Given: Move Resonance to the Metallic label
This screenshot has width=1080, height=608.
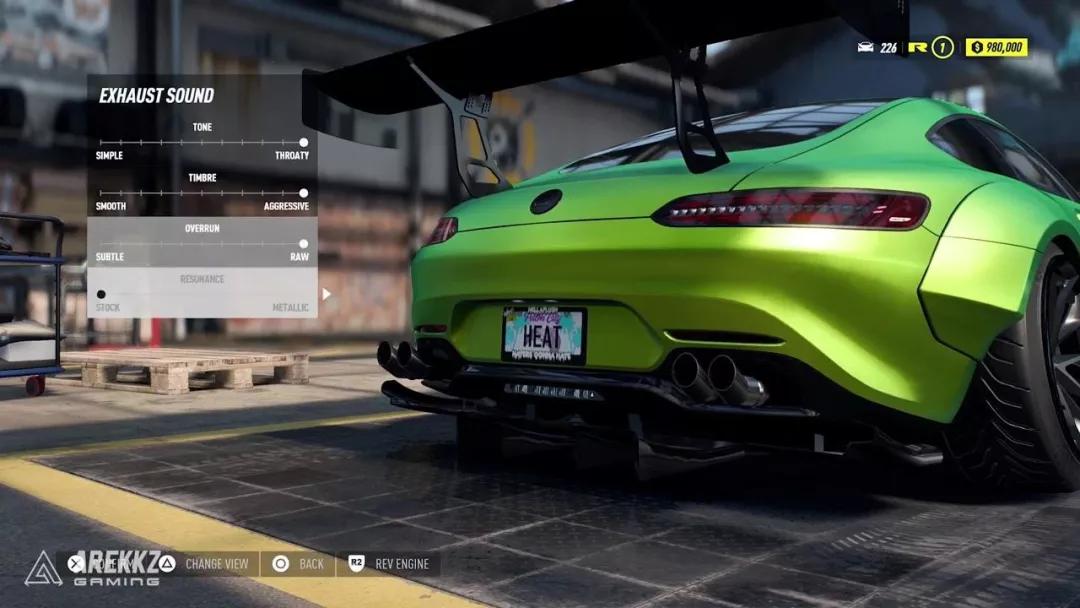Looking at the screenshot, I should pos(290,308).
